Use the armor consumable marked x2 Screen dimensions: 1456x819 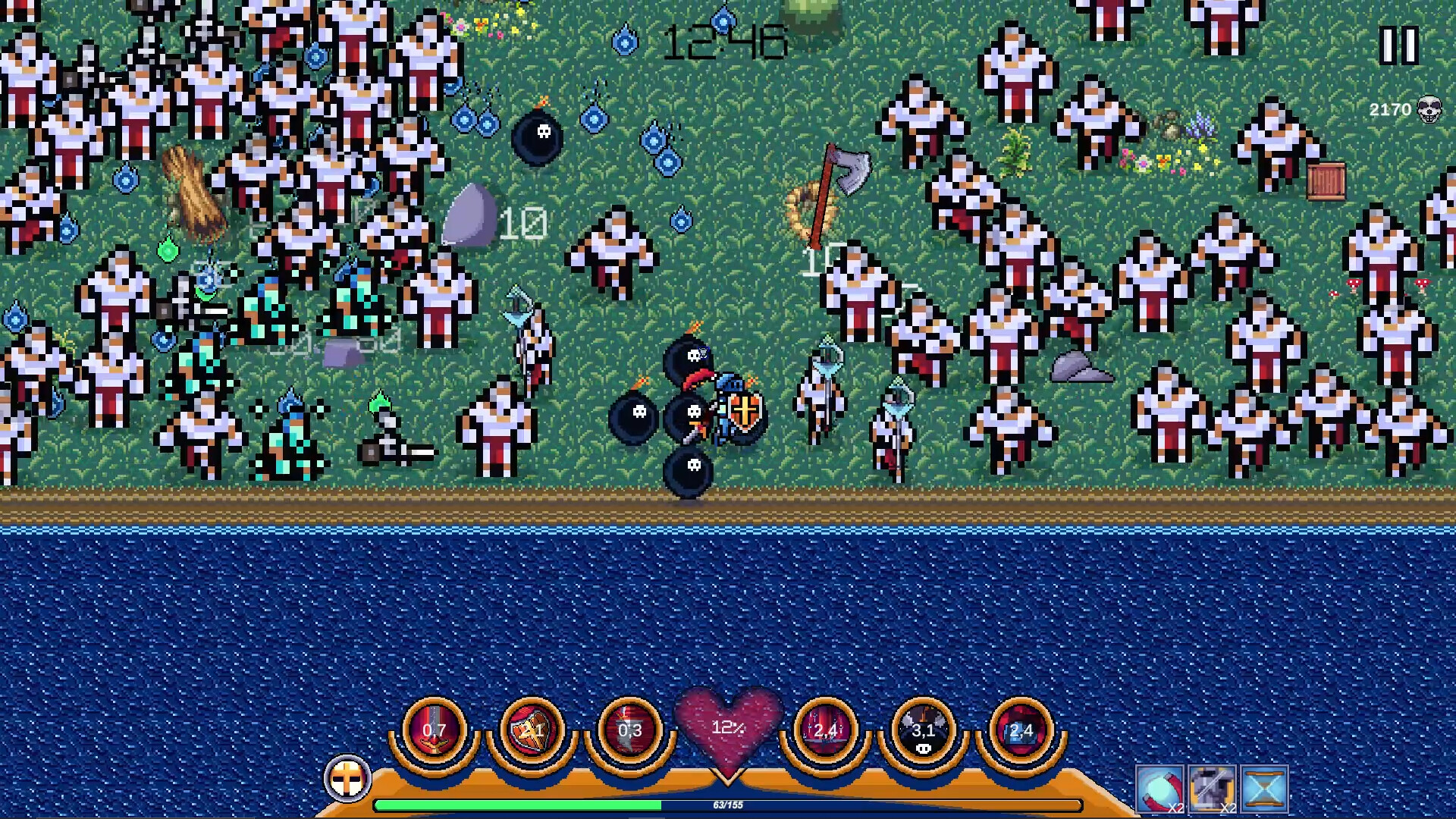click(1212, 789)
